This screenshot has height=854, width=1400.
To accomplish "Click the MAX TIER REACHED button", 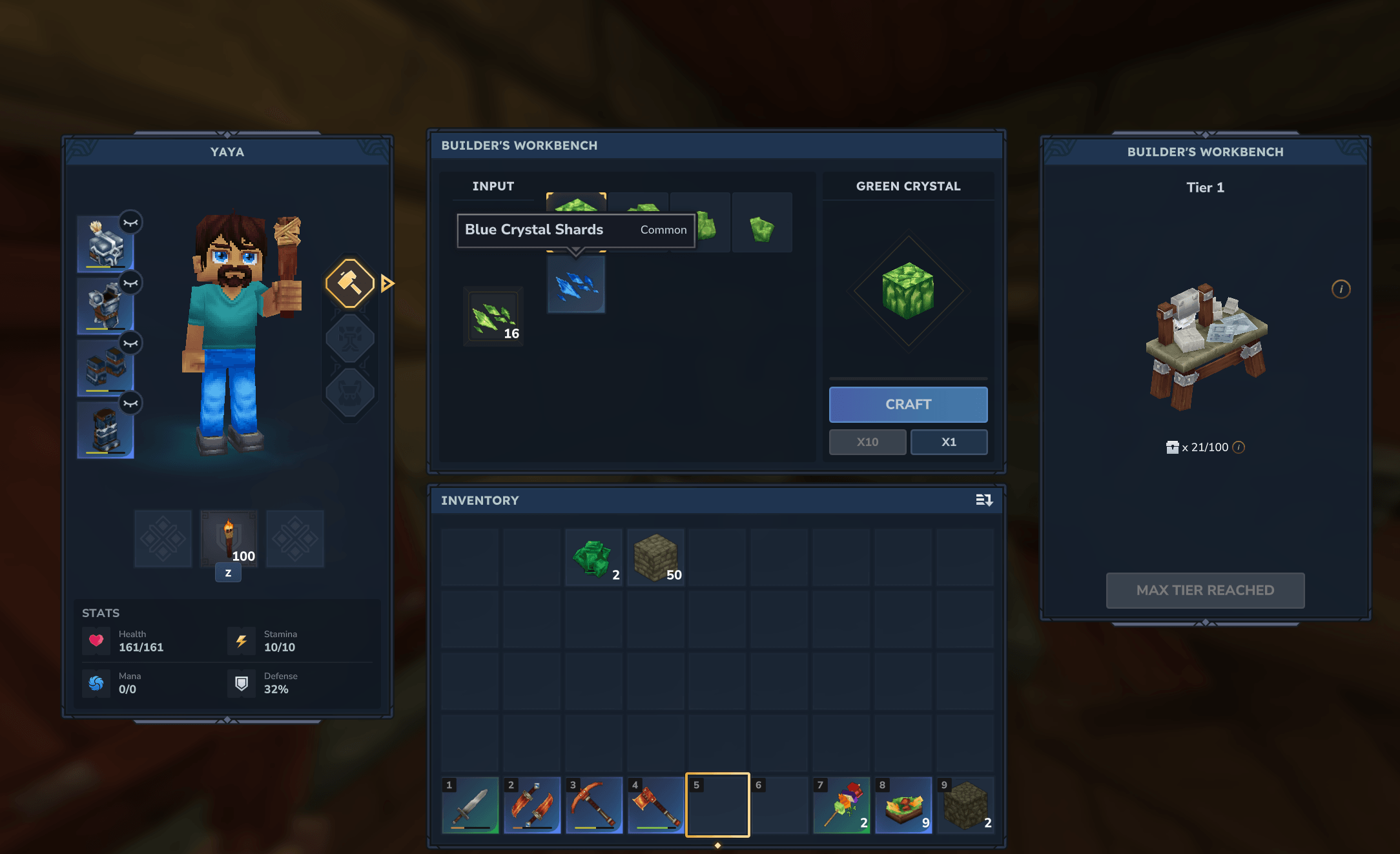I will tap(1205, 590).
